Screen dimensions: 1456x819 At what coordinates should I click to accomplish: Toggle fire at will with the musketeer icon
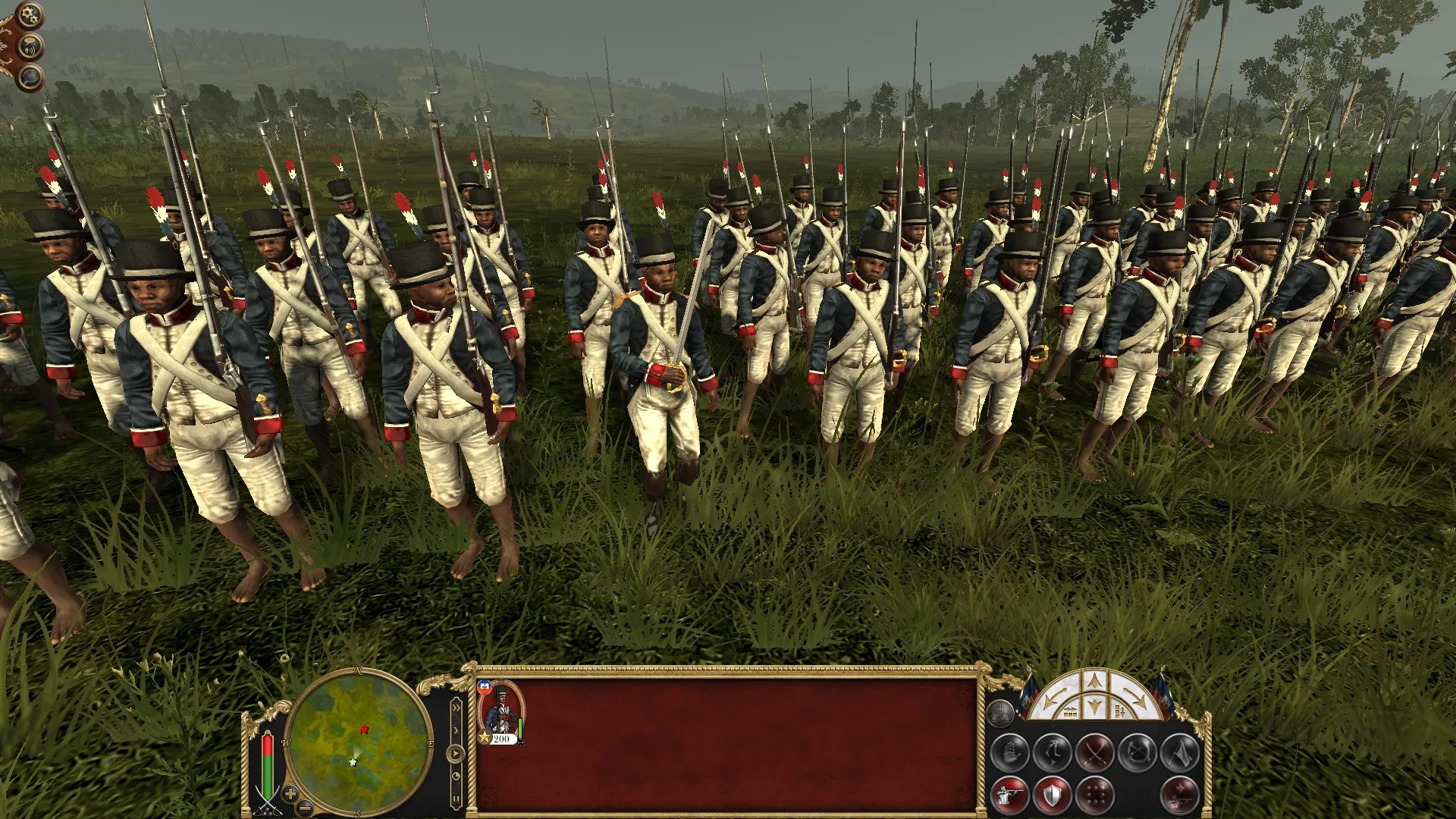(1011, 795)
